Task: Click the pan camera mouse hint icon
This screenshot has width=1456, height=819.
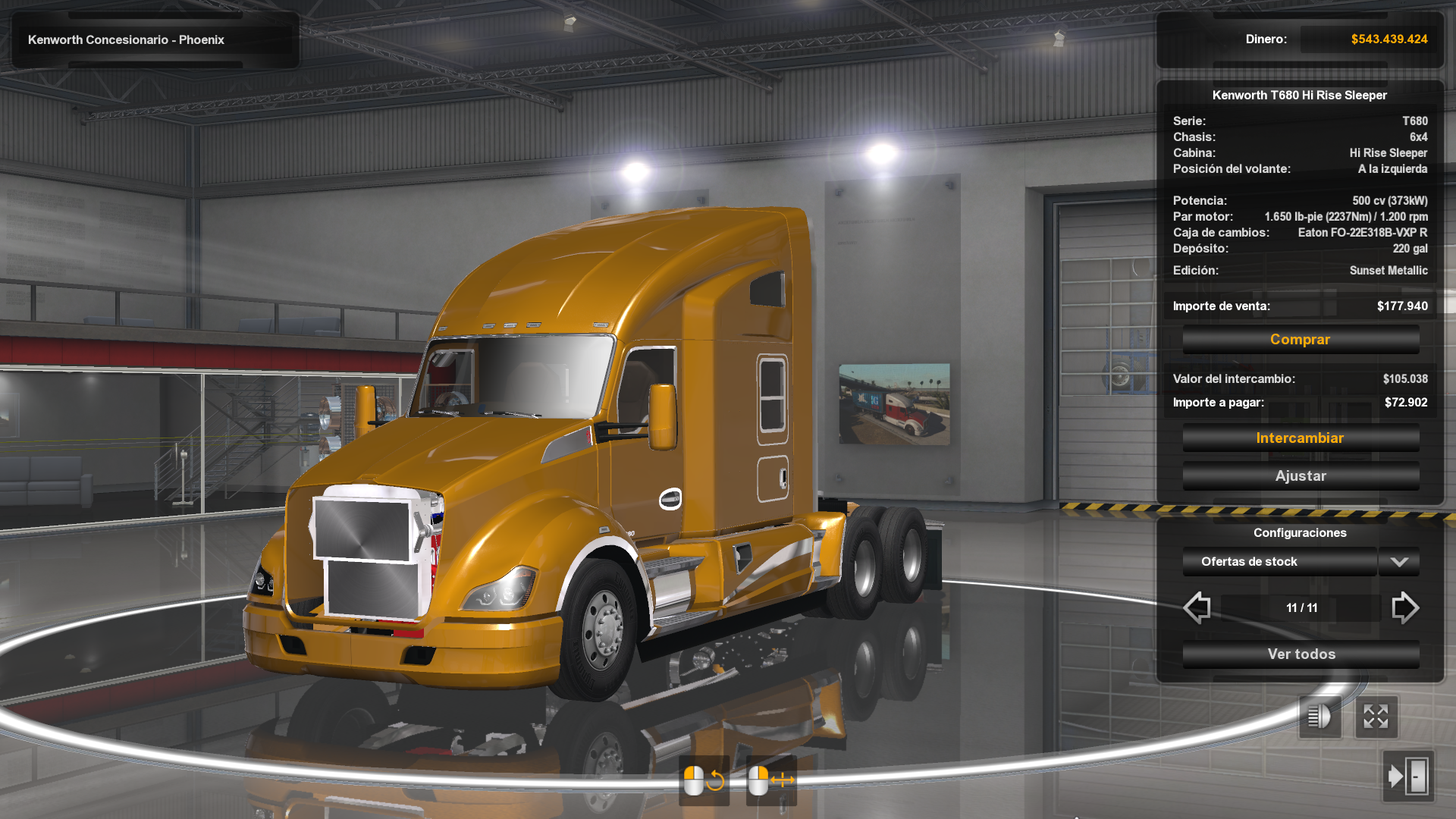Action: click(770, 778)
